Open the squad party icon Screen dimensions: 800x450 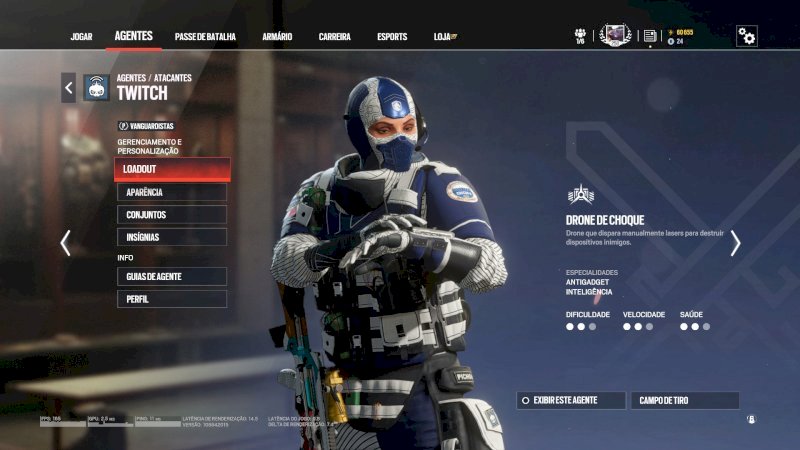coord(580,36)
